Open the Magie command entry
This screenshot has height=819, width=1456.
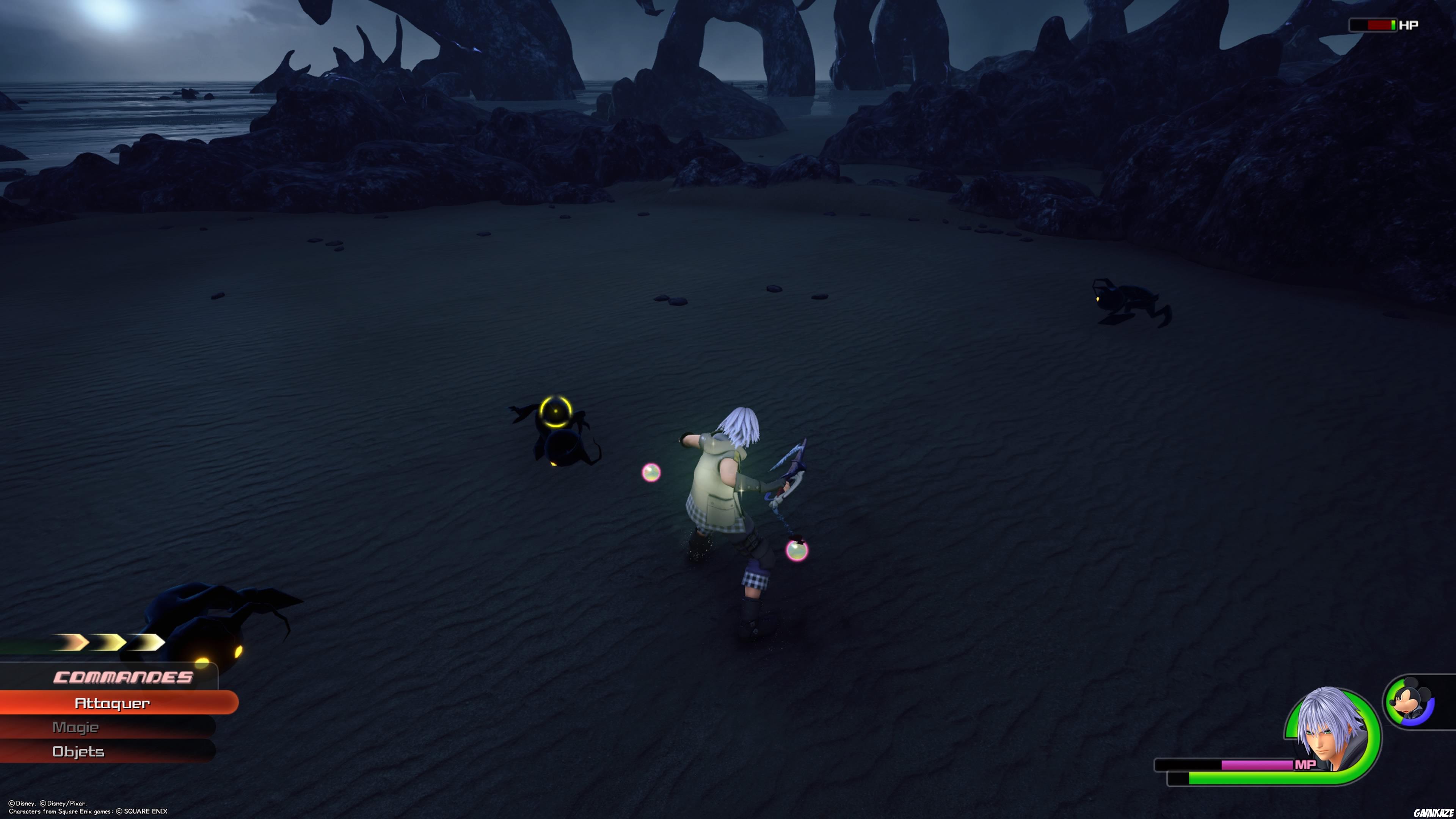click(x=76, y=728)
